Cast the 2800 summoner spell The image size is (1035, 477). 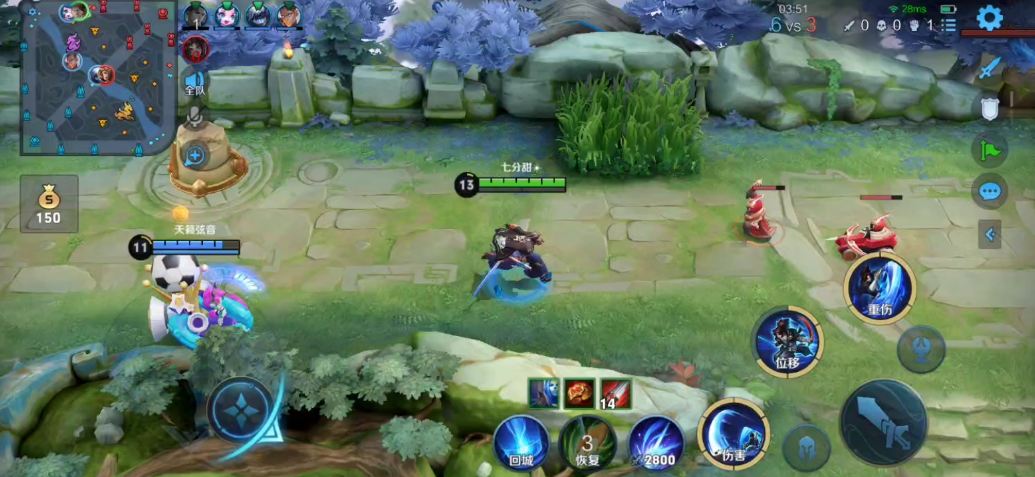click(656, 441)
